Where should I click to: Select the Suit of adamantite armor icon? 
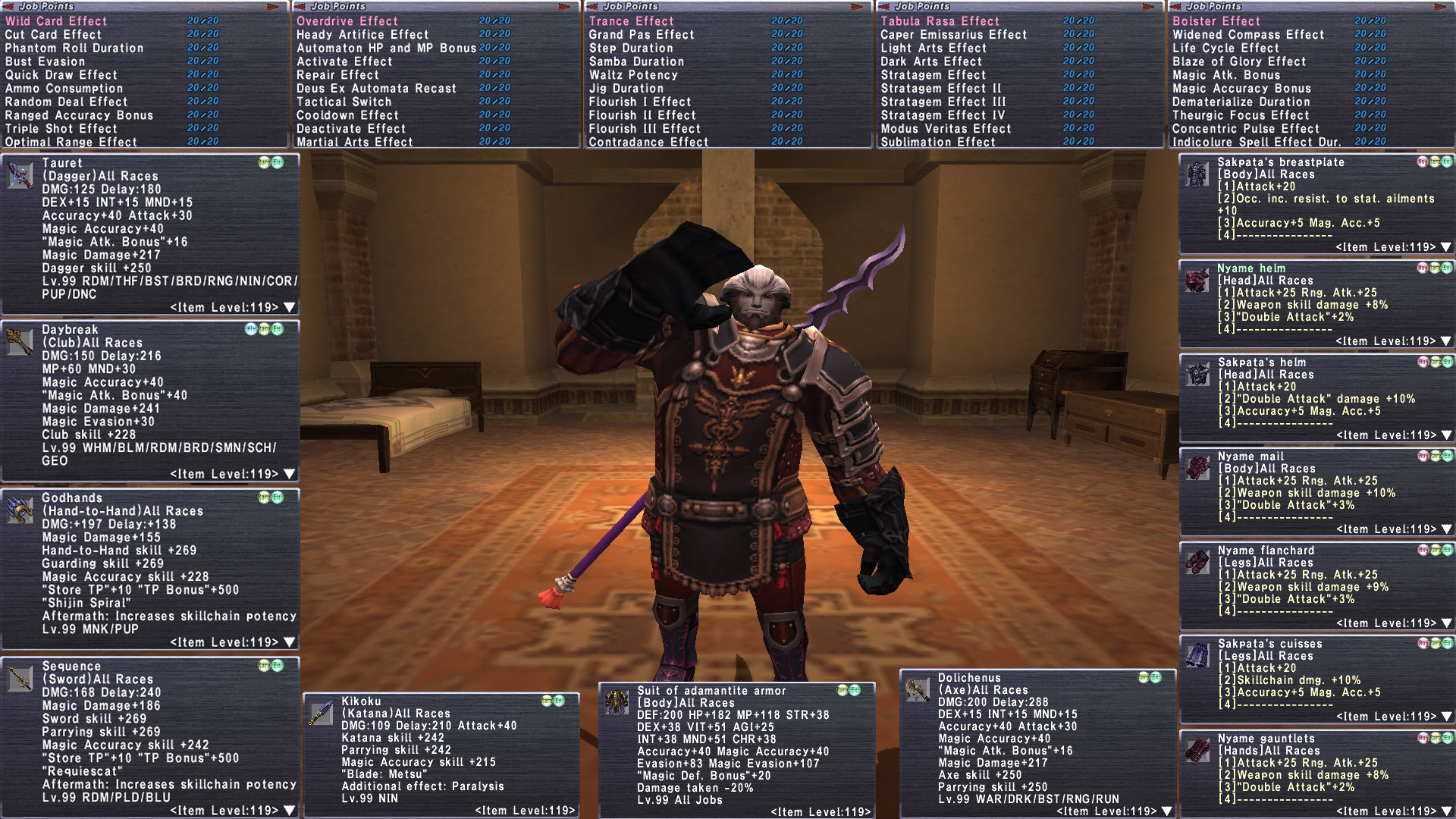coord(617,702)
